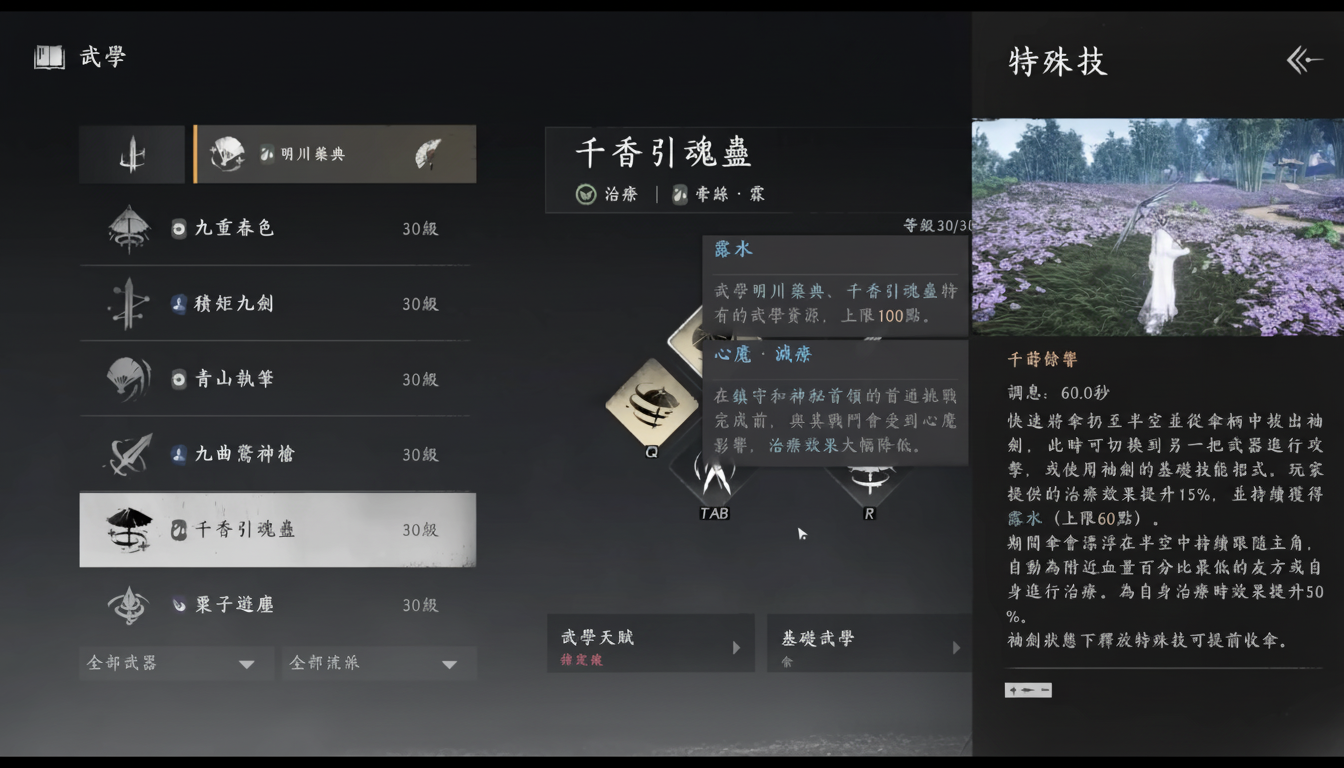Open the 全部武器 weapon filter dropdown
This screenshot has height=768, width=1344.
tap(176, 662)
